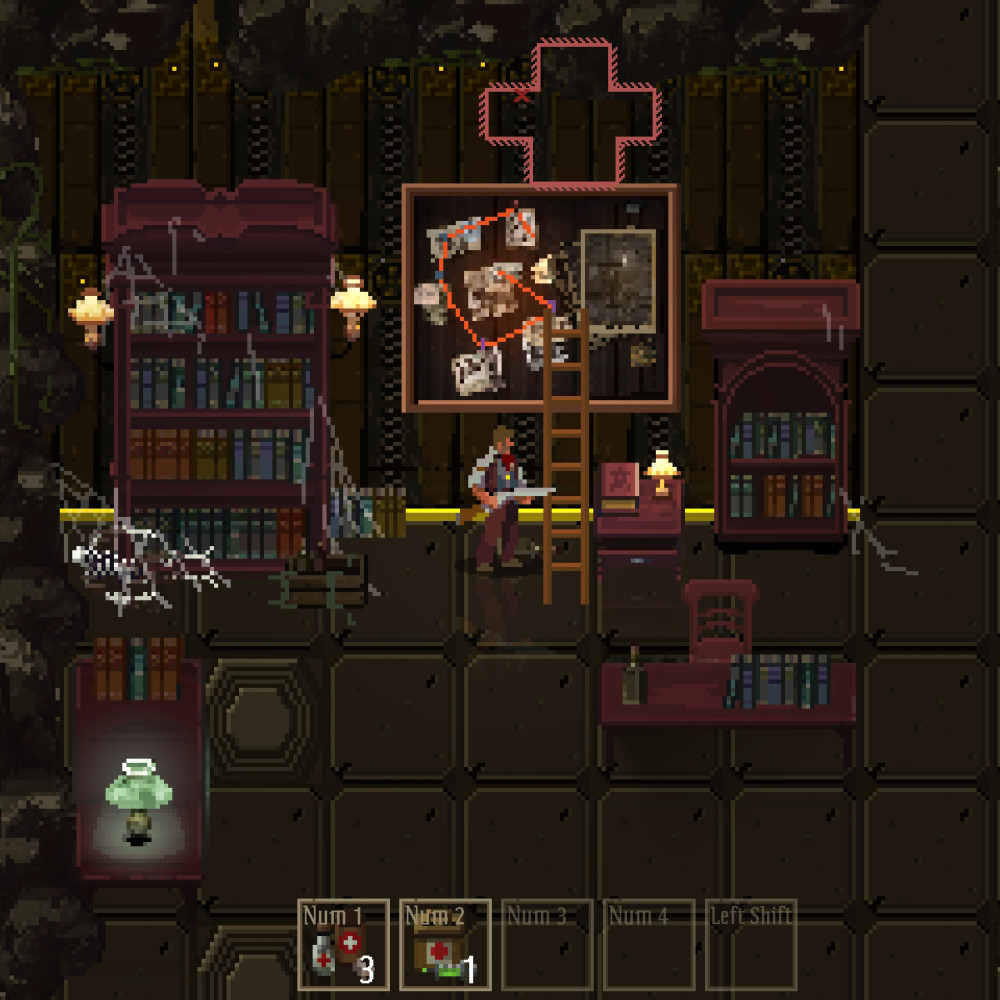The width and height of the screenshot is (1000, 1000).
Task: Select the empty Num 3 hotbar slot
Action: tap(546, 944)
